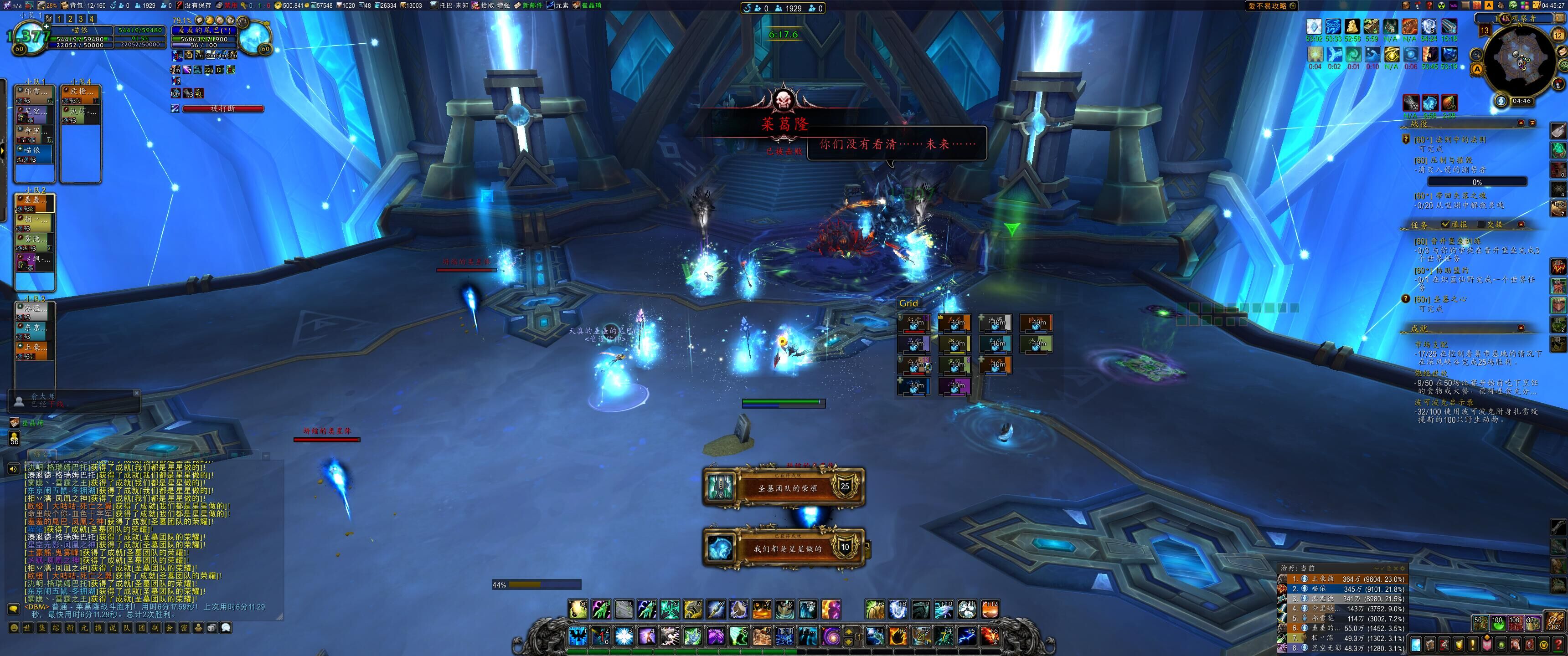Select raid member 欧橙 in group 4
The height and width of the screenshot is (656, 1568).
(82, 94)
